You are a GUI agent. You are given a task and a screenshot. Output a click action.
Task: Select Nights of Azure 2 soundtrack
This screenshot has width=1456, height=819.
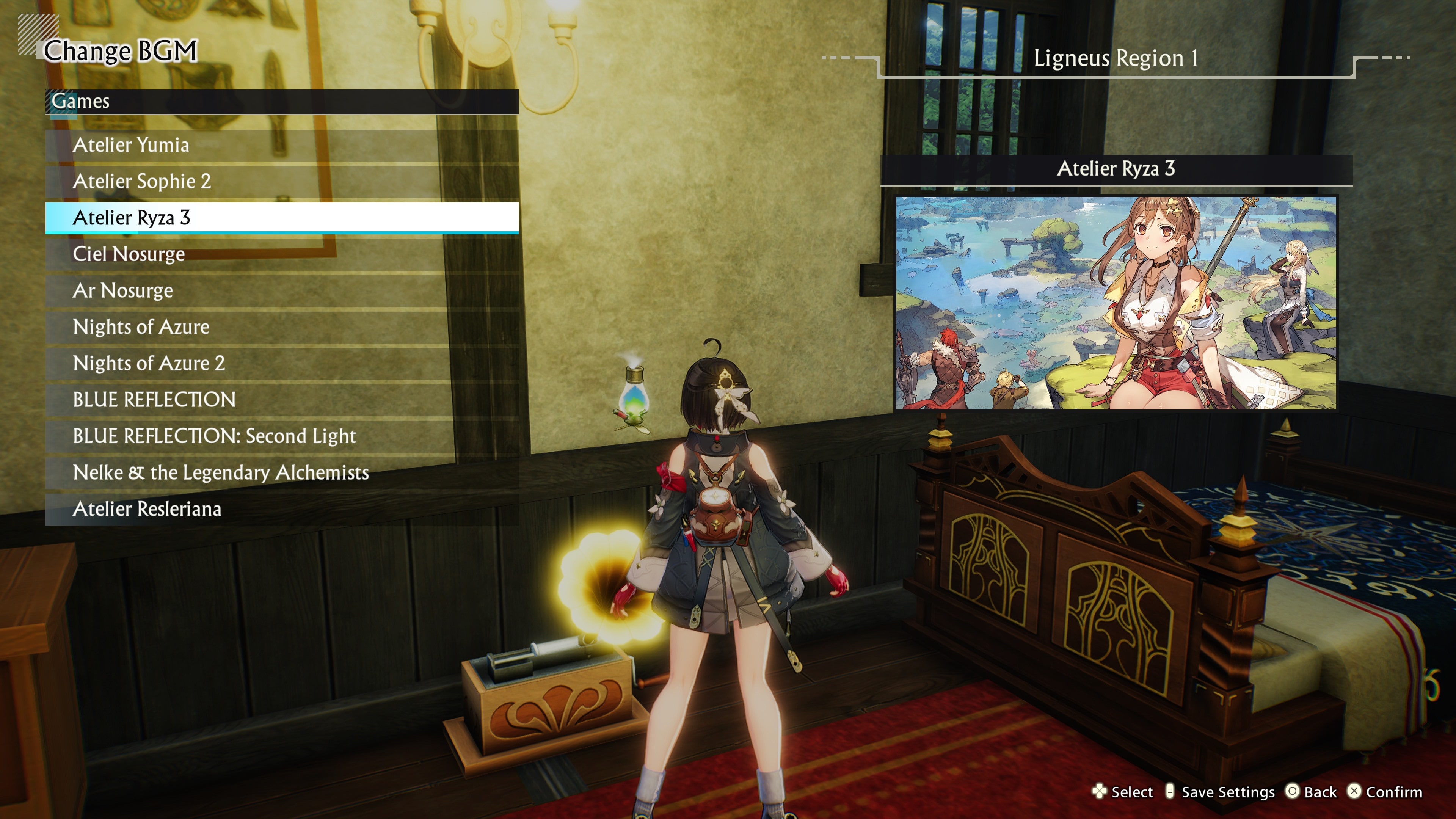pos(149,364)
